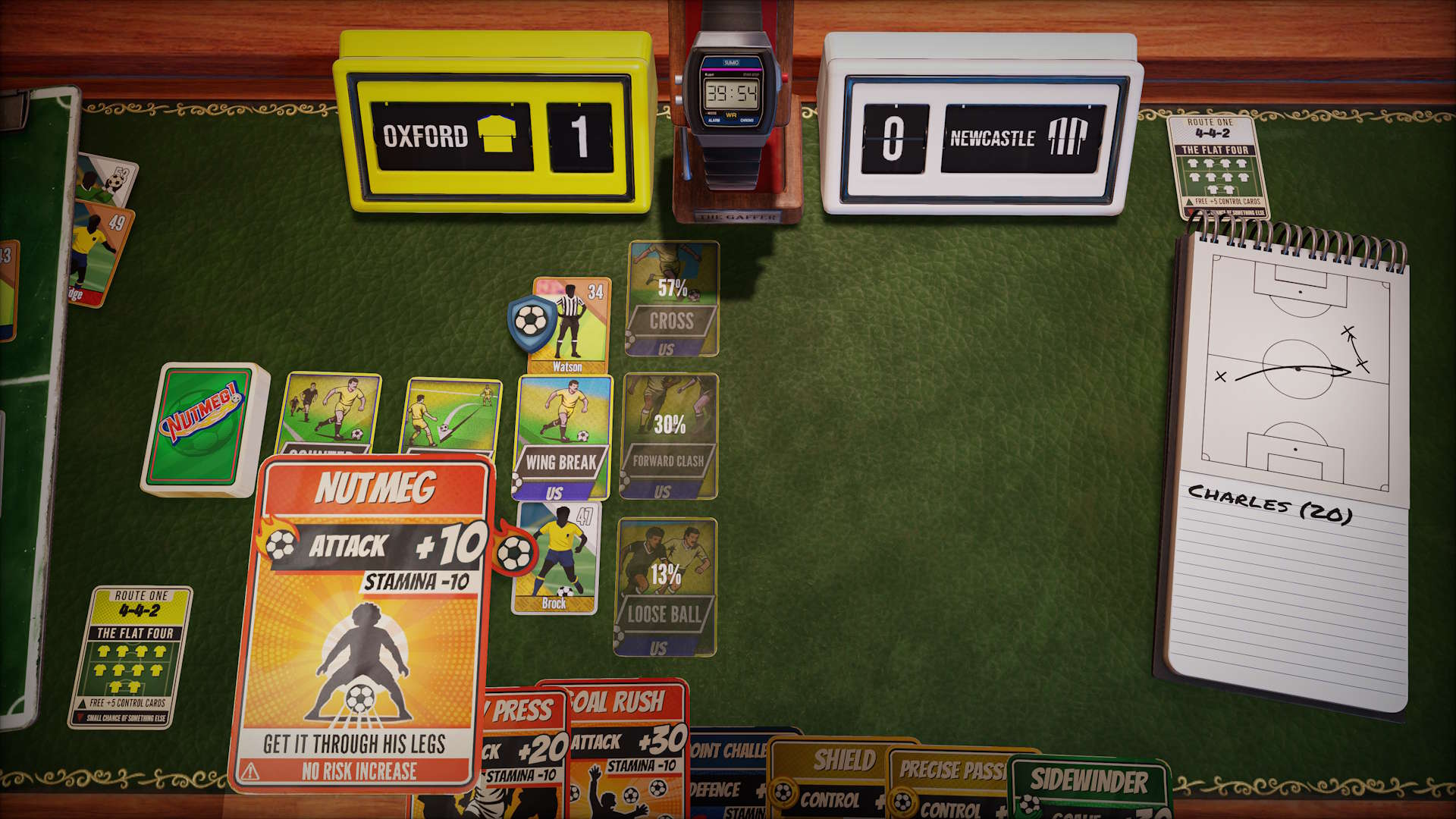
Task: Click the warning triangle on the Nutmeg card
Action: pos(249,770)
